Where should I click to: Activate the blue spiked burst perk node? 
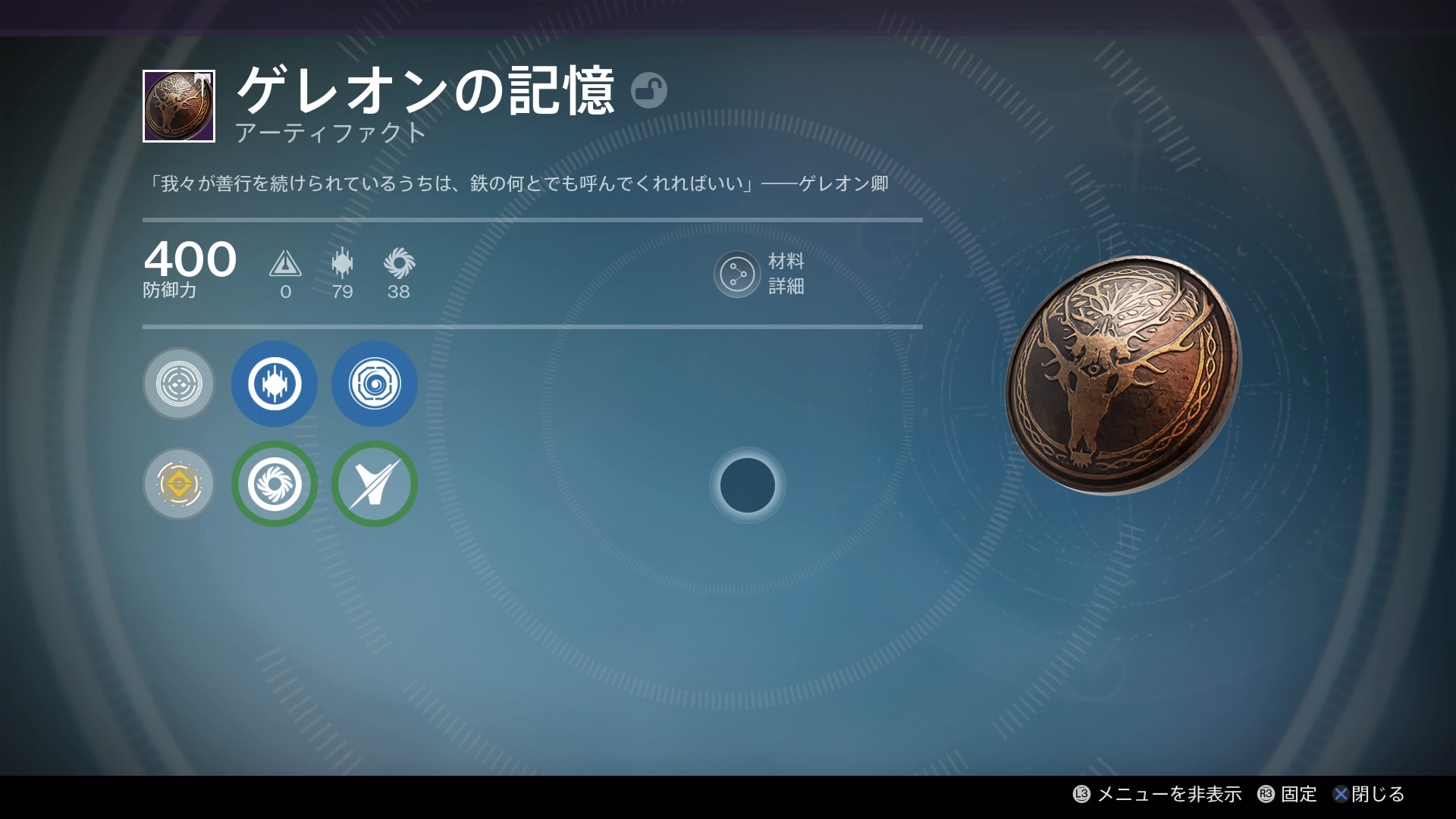[275, 384]
